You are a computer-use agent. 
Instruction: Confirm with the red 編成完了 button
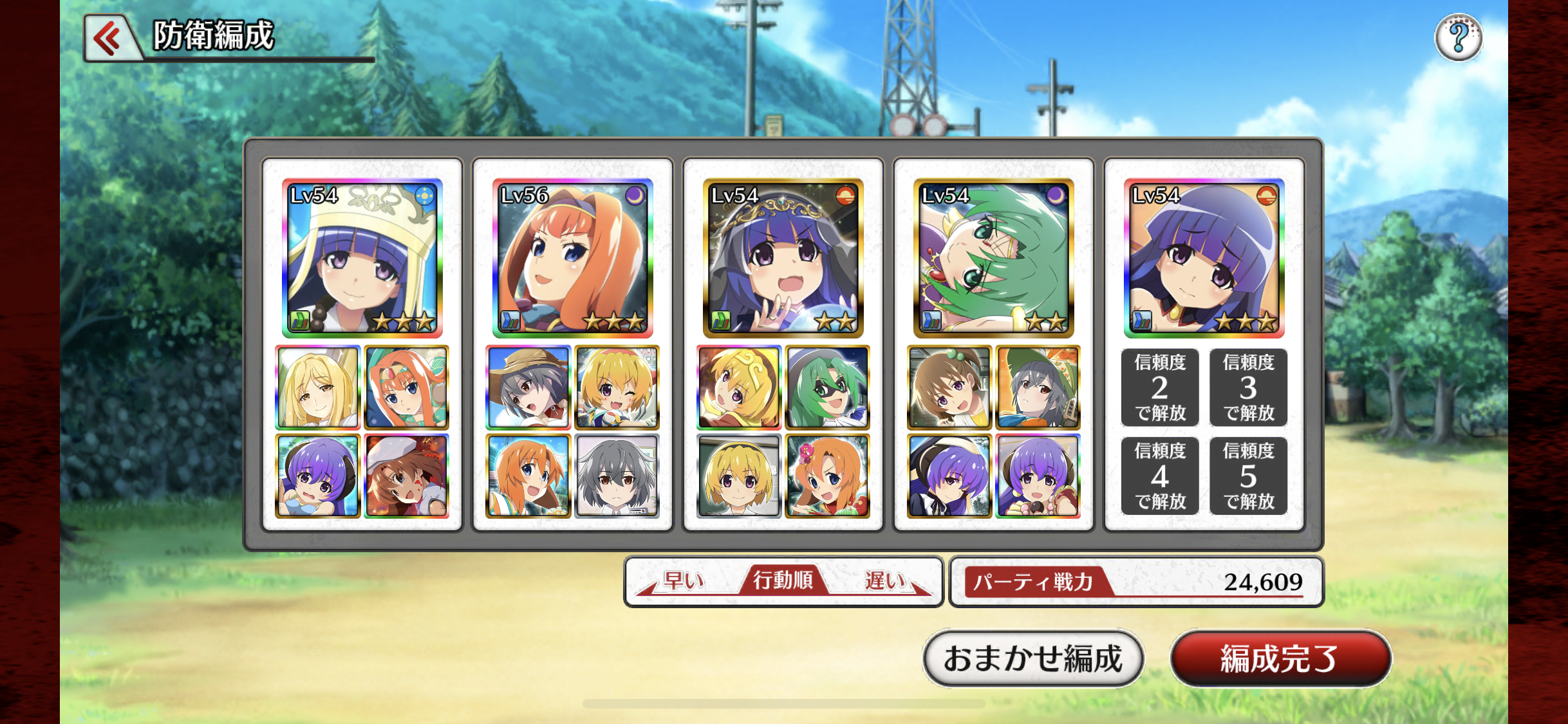[x=1280, y=658]
